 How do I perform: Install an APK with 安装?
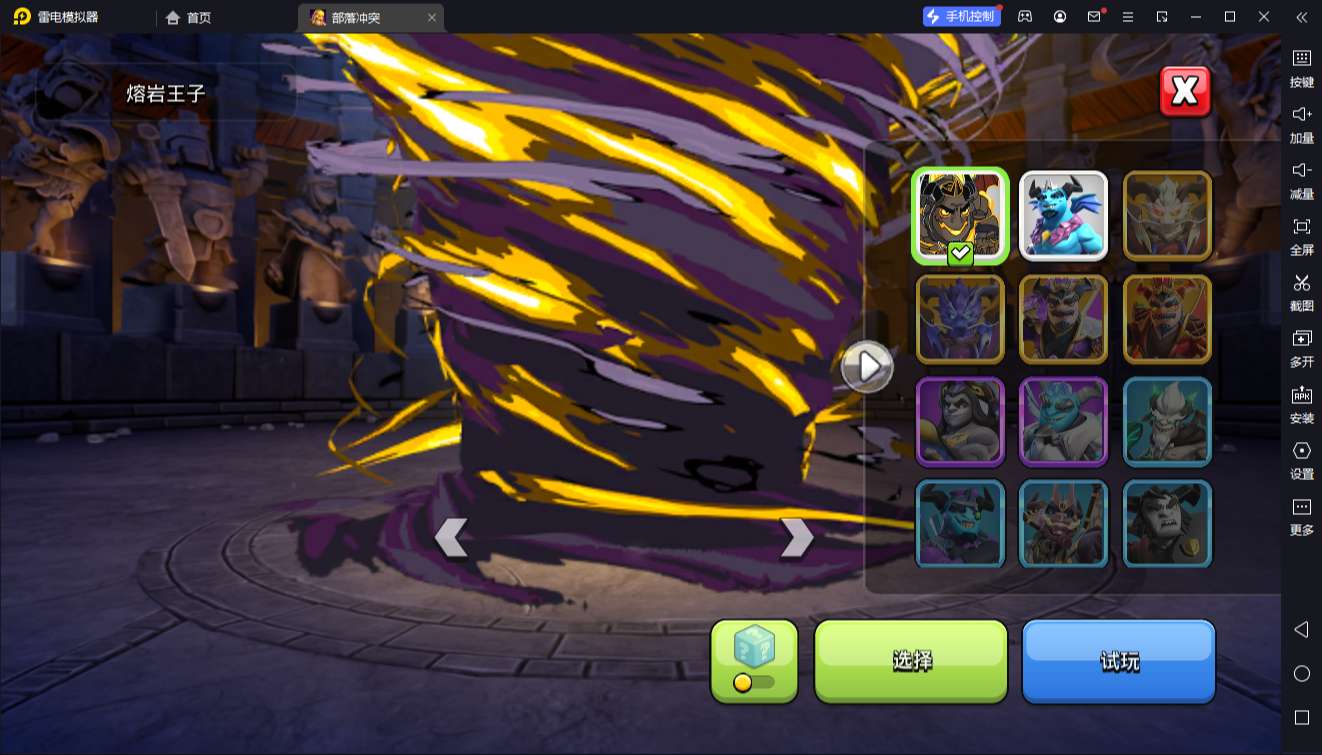click(1301, 403)
